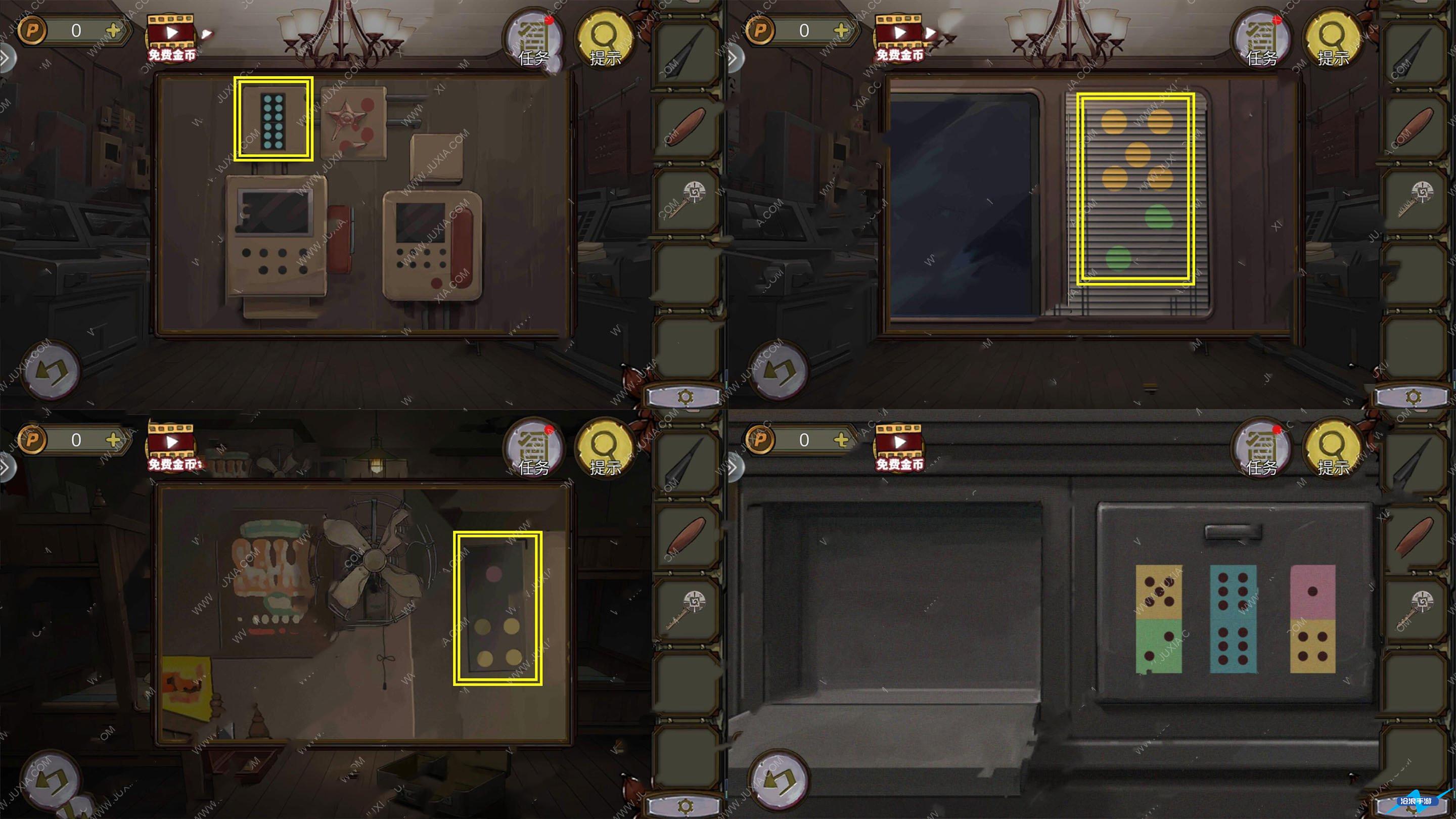The width and height of the screenshot is (1456, 819).
Task: Go back from the wall telephone scene
Action: (x=51, y=371)
